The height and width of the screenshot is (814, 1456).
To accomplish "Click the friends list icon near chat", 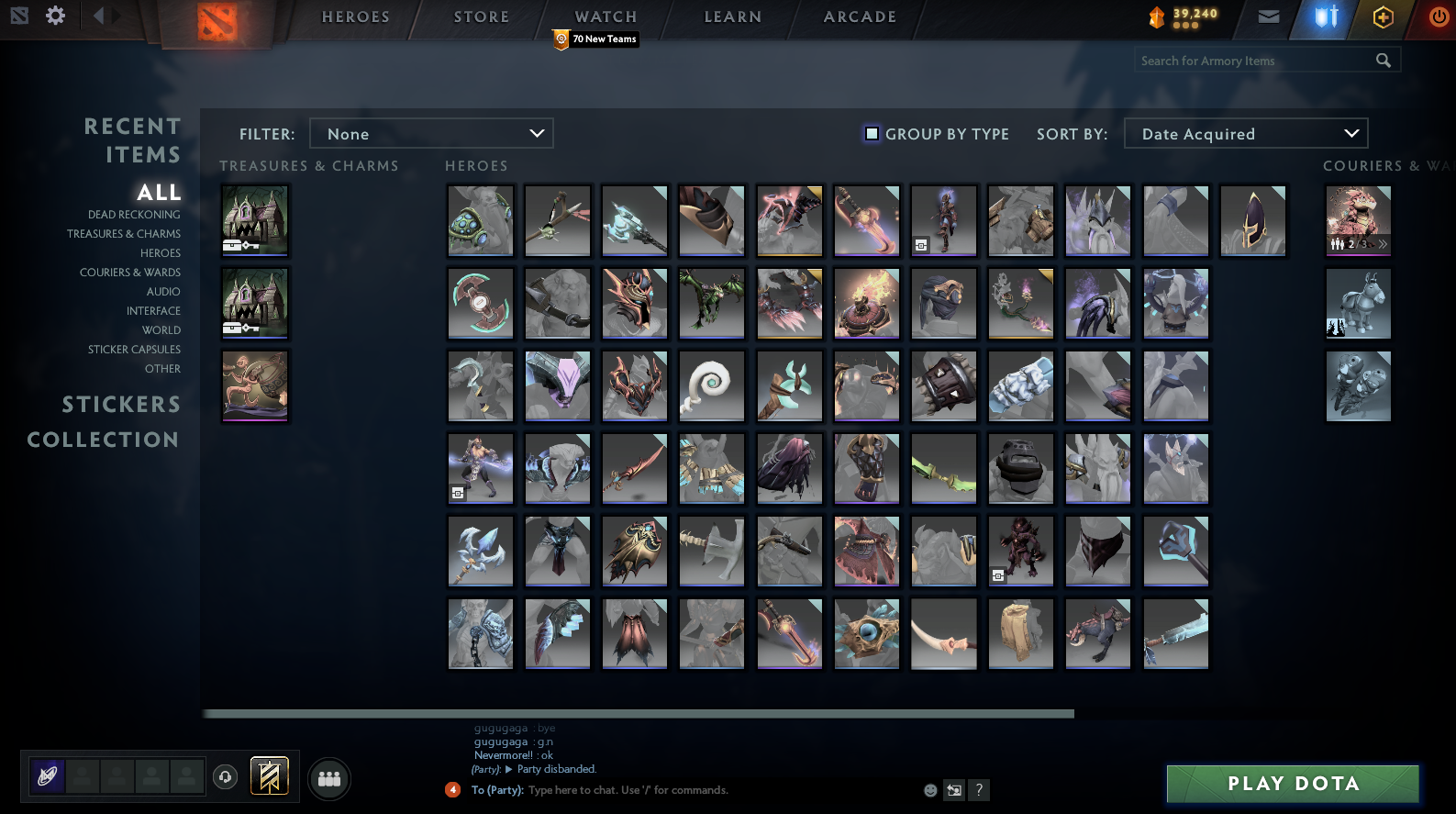I will tap(328, 778).
